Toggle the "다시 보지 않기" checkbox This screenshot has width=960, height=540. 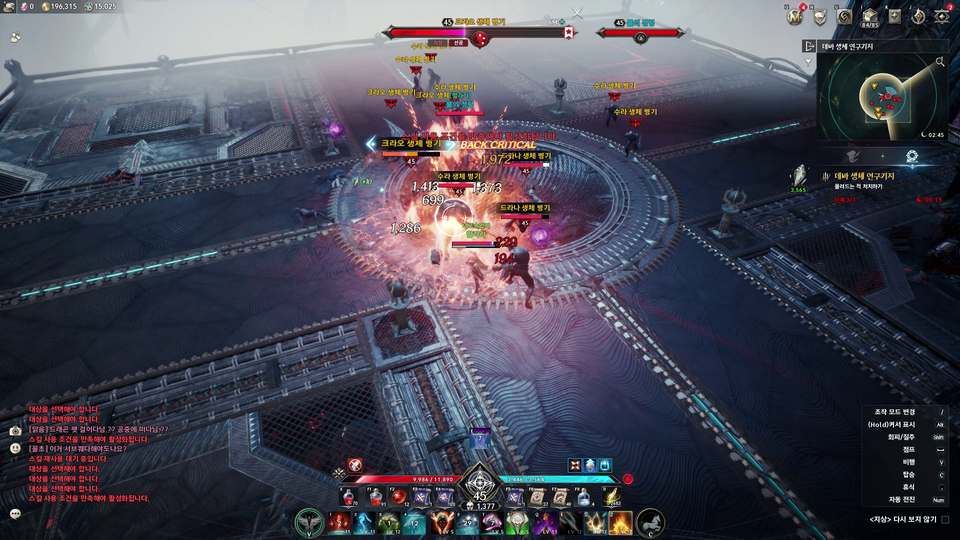point(945,519)
